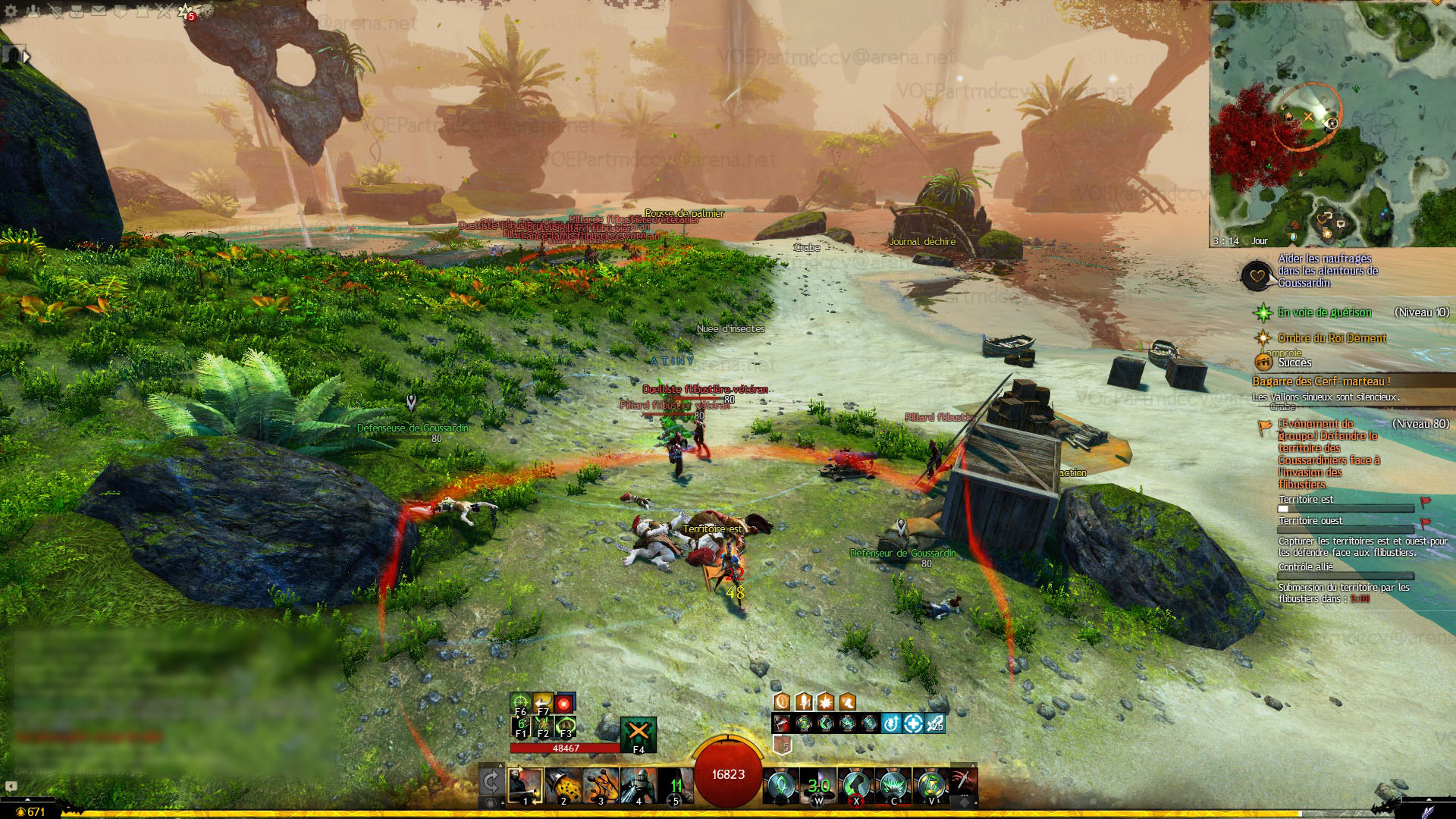Open the contacts and friends icon
This screenshot has width=1456, height=819.
tap(34, 11)
